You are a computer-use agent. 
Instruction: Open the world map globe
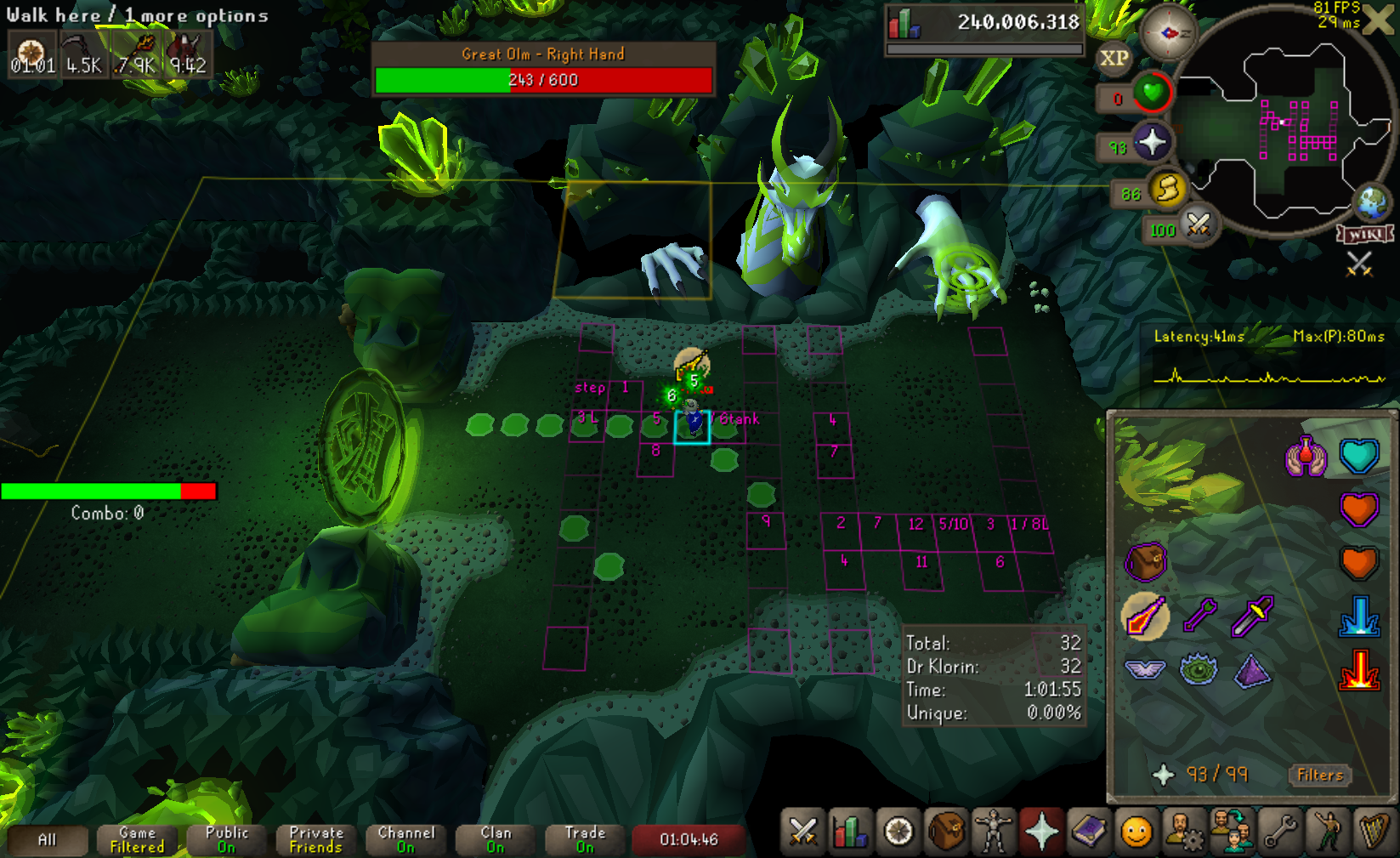point(1371,203)
